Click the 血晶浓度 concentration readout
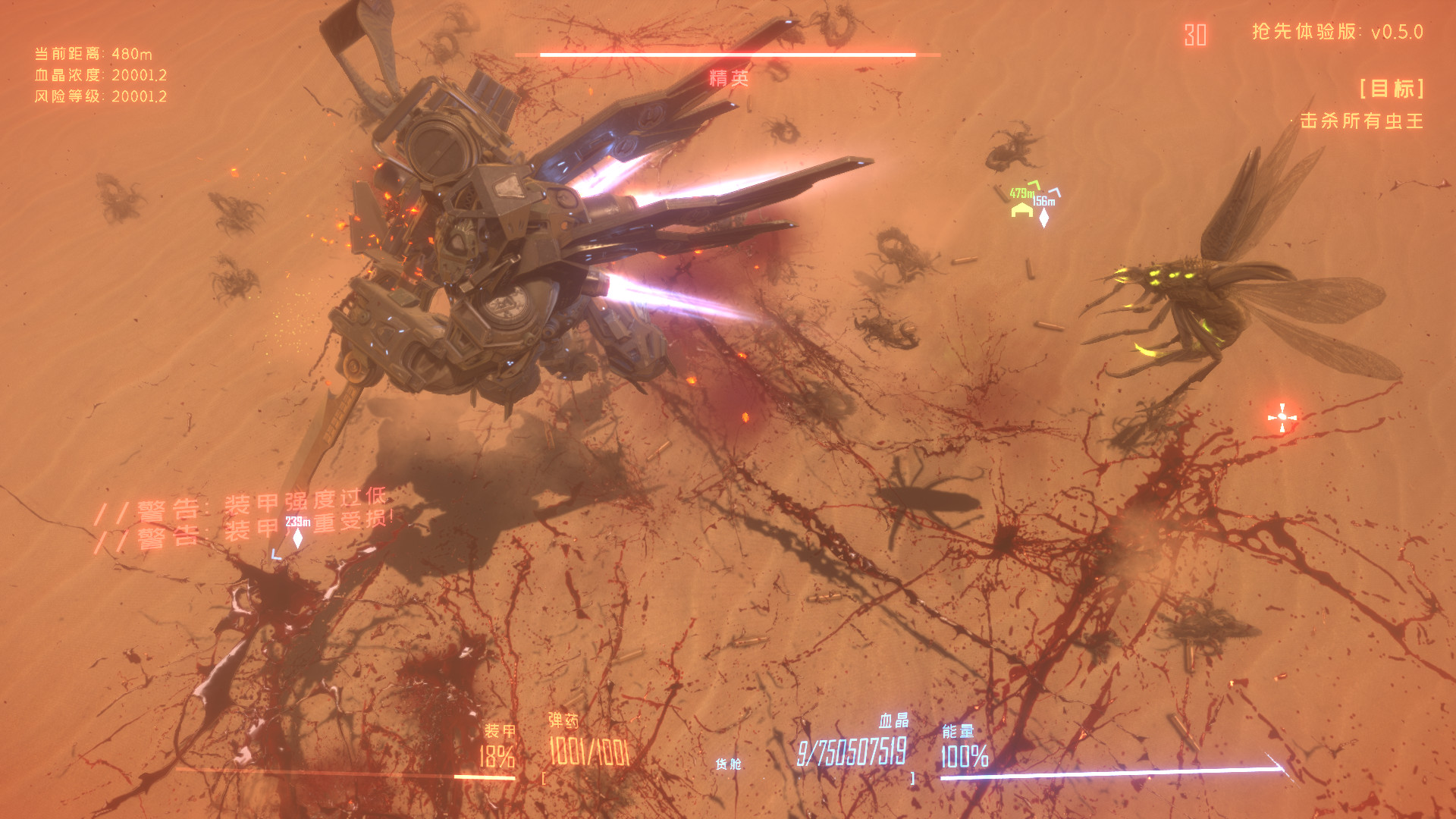The height and width of the screenshot is (819, 1456). click(100, 75)
